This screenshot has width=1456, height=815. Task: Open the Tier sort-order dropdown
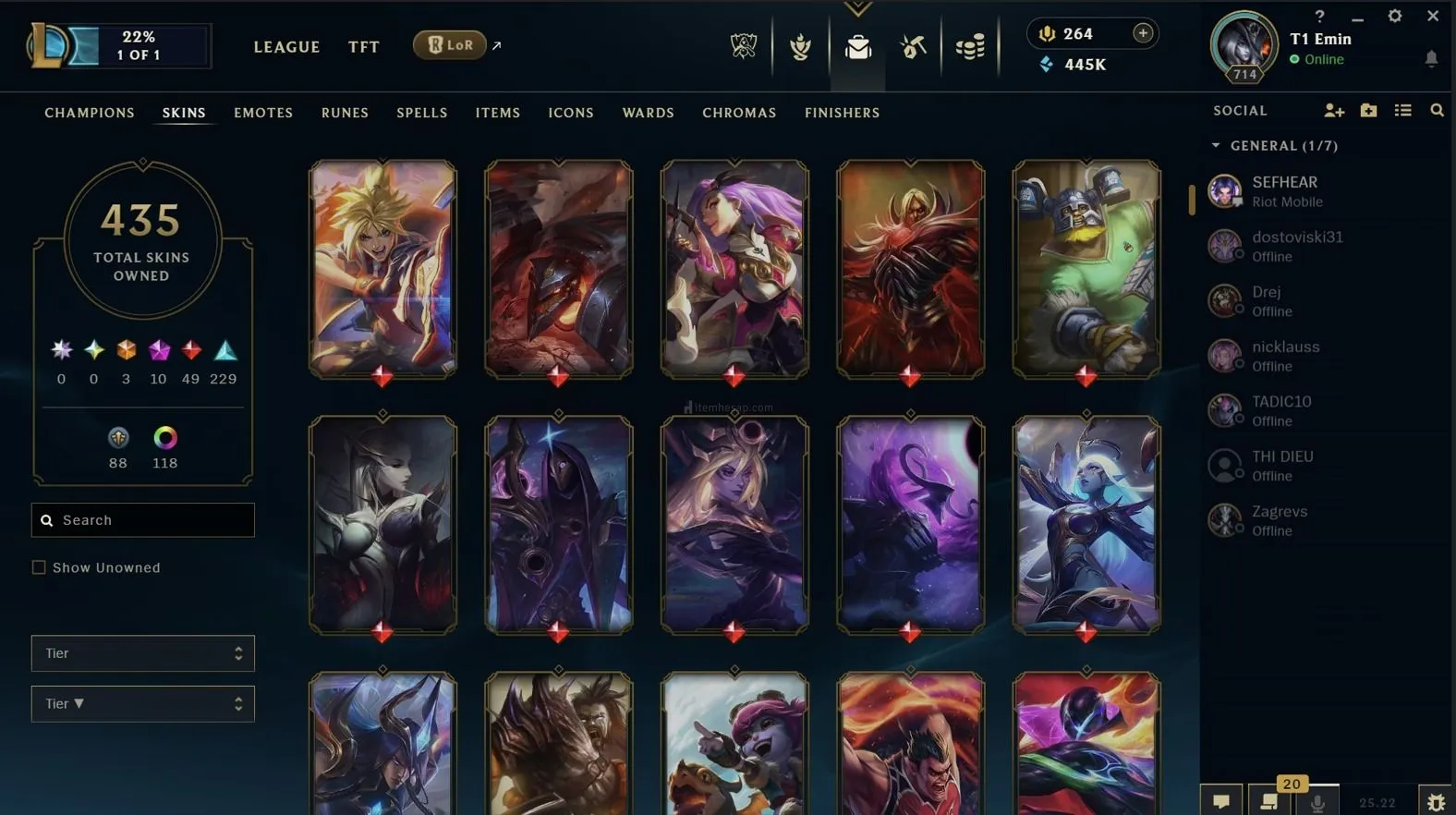pos(143,704)
